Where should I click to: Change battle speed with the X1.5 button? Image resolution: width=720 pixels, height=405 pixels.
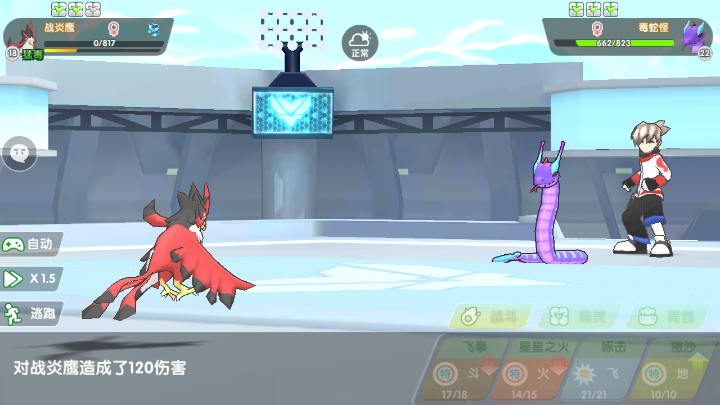pos(31,279)
